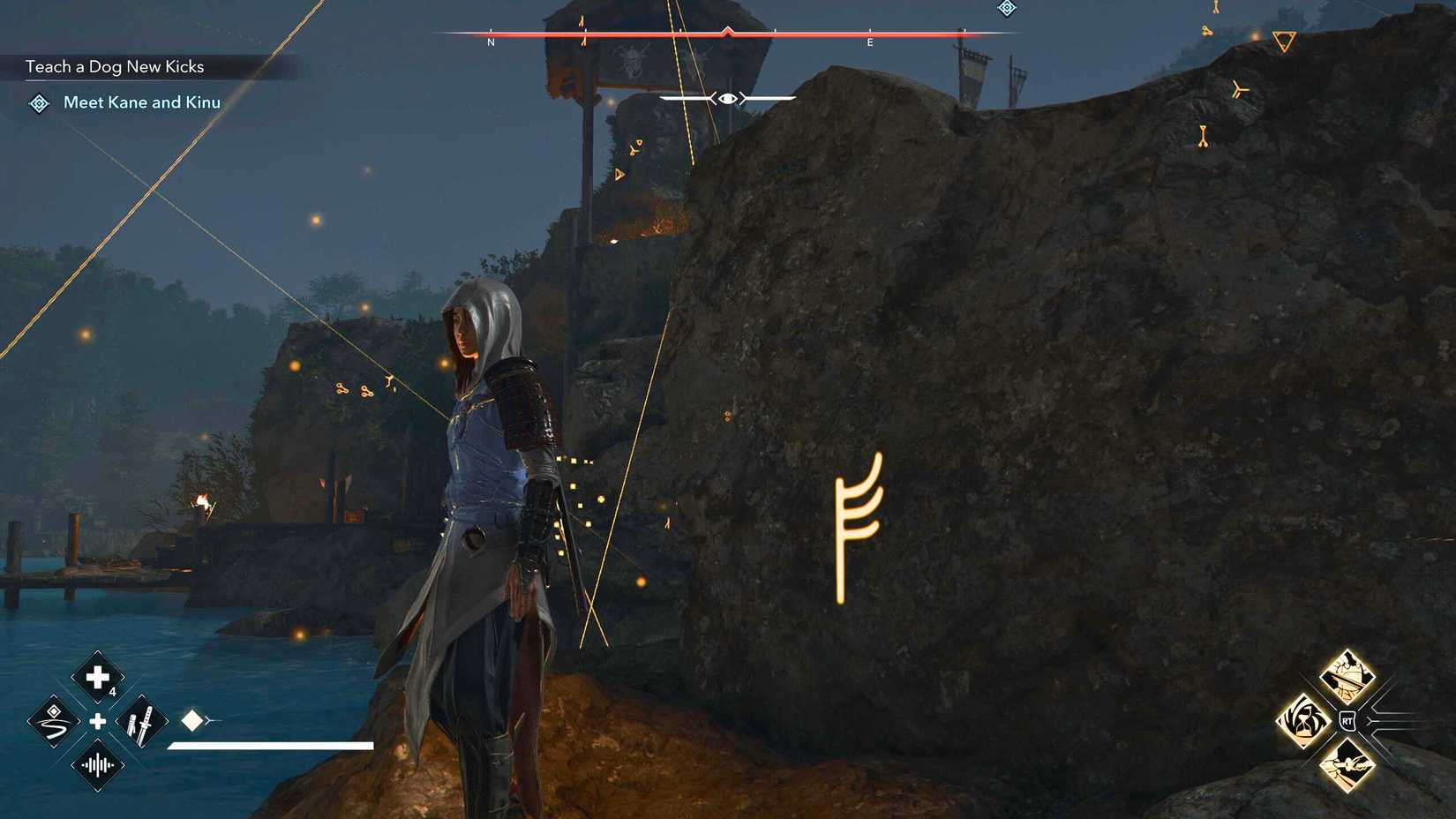This screenshot has width=1456, height=819.
Task: Expand the red compass heading chevron
Action: coord(726,30)
